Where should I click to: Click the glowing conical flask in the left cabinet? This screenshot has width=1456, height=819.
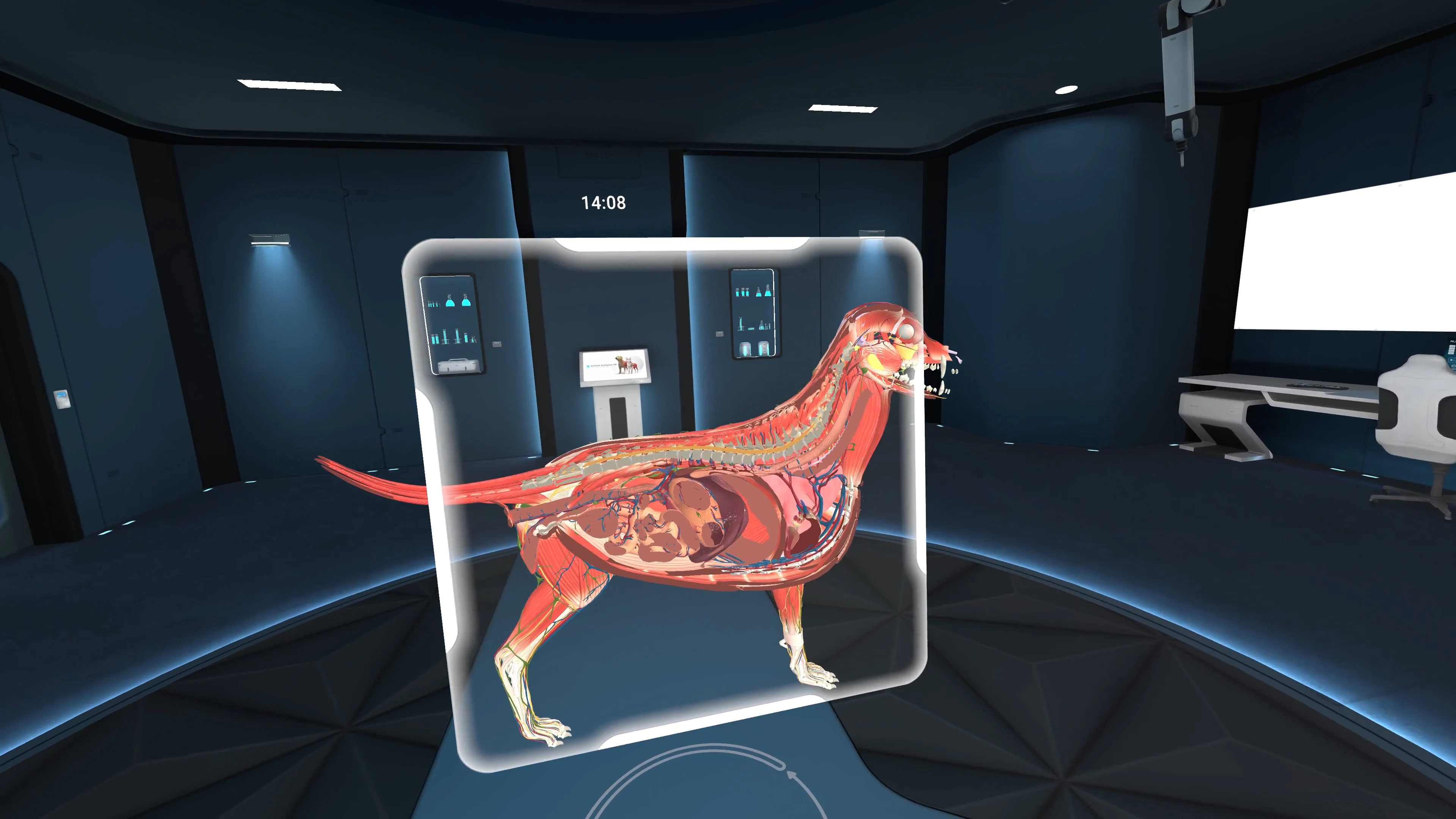click(450, 303)
